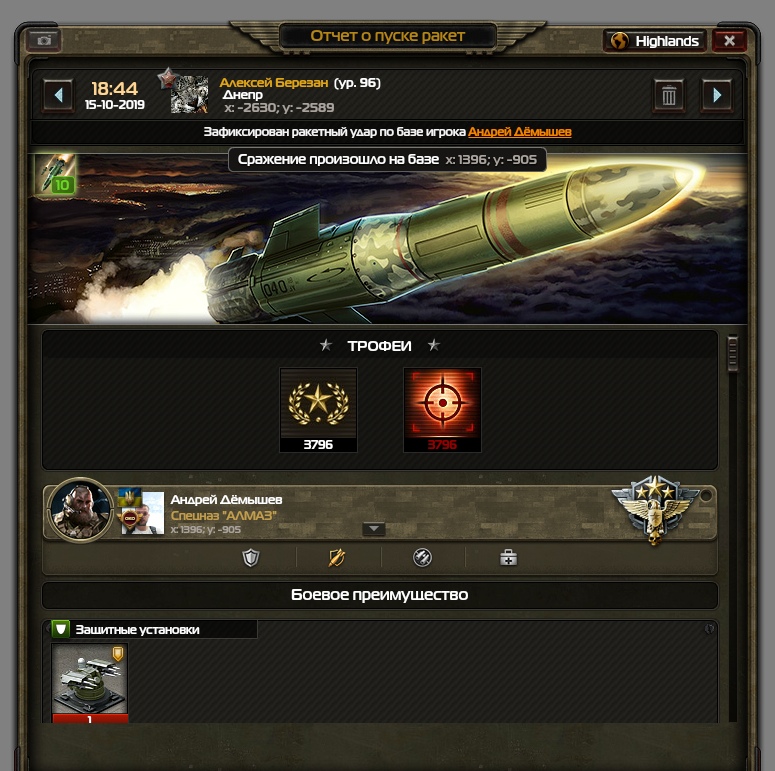This screenshot has width=775, height=771.
Task: Go to the previous report
Action: click(58, 95)
